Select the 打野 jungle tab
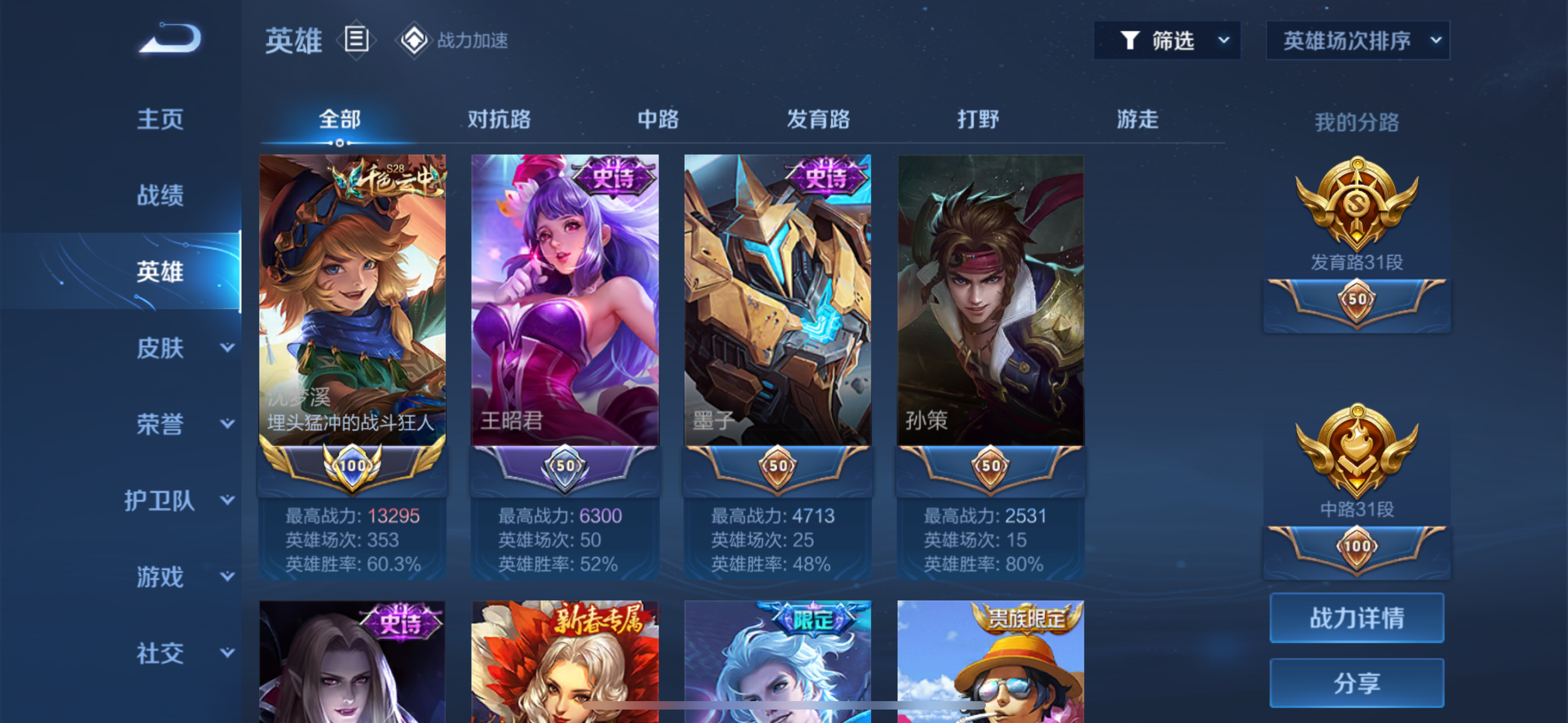 [x=978, y=119]
